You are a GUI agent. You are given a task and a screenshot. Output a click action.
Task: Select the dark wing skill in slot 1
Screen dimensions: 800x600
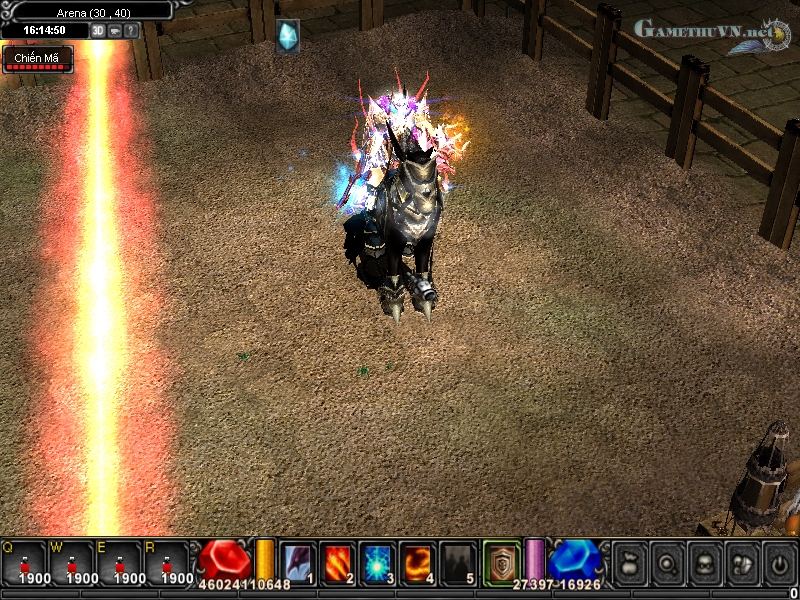[x=298, y=562]
